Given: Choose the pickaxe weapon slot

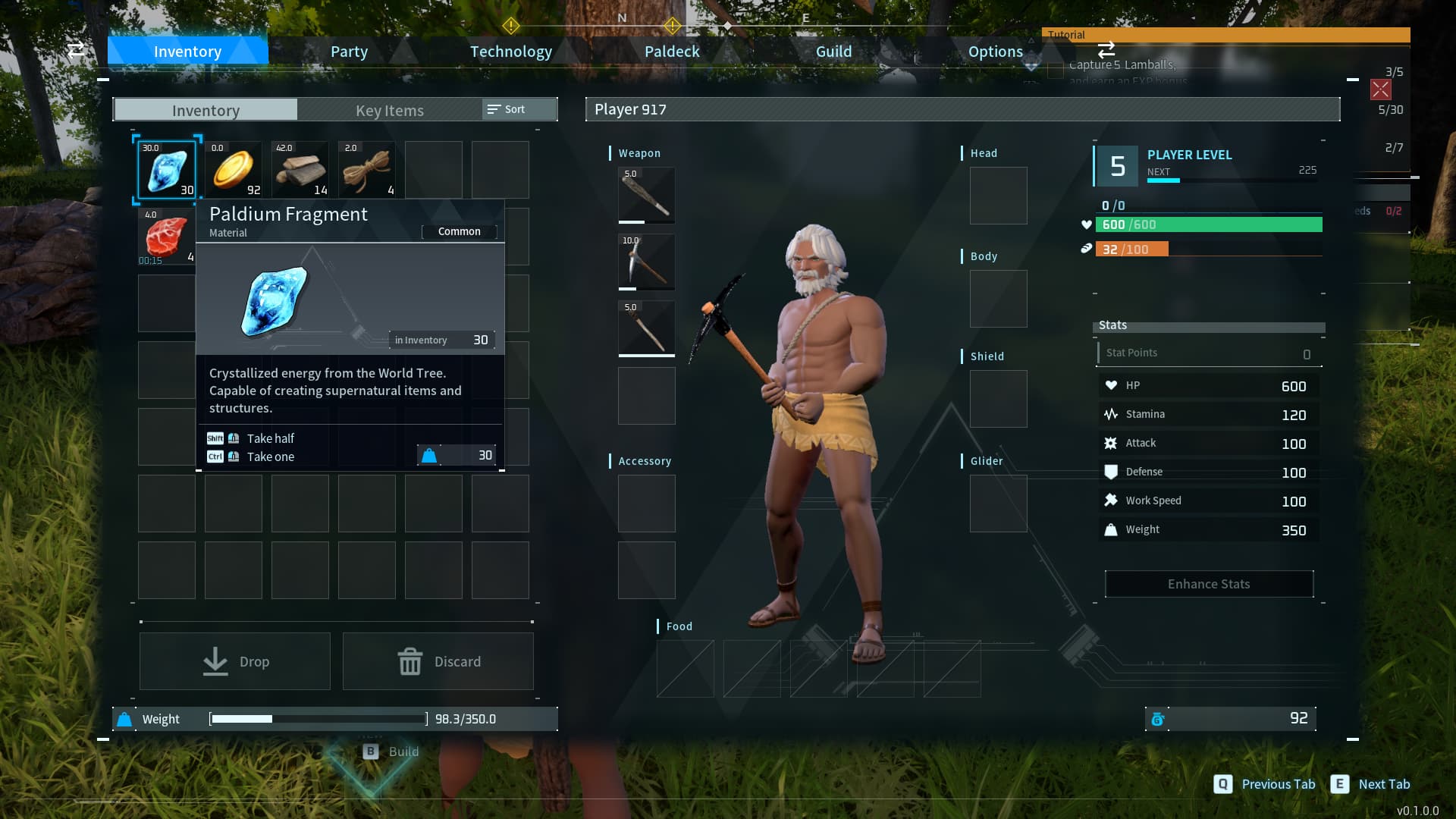Looking at the screenshot, I should coord(646,262).
